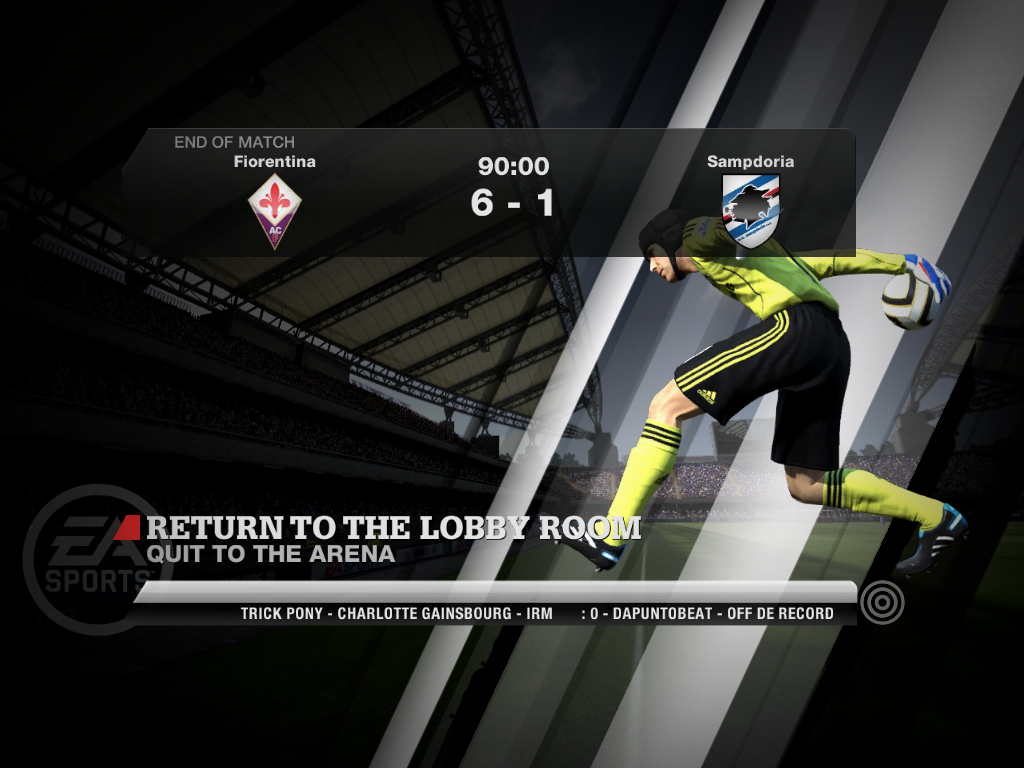Choose Quit to the Arena
1024x768 pixels.
click(270, 553)
